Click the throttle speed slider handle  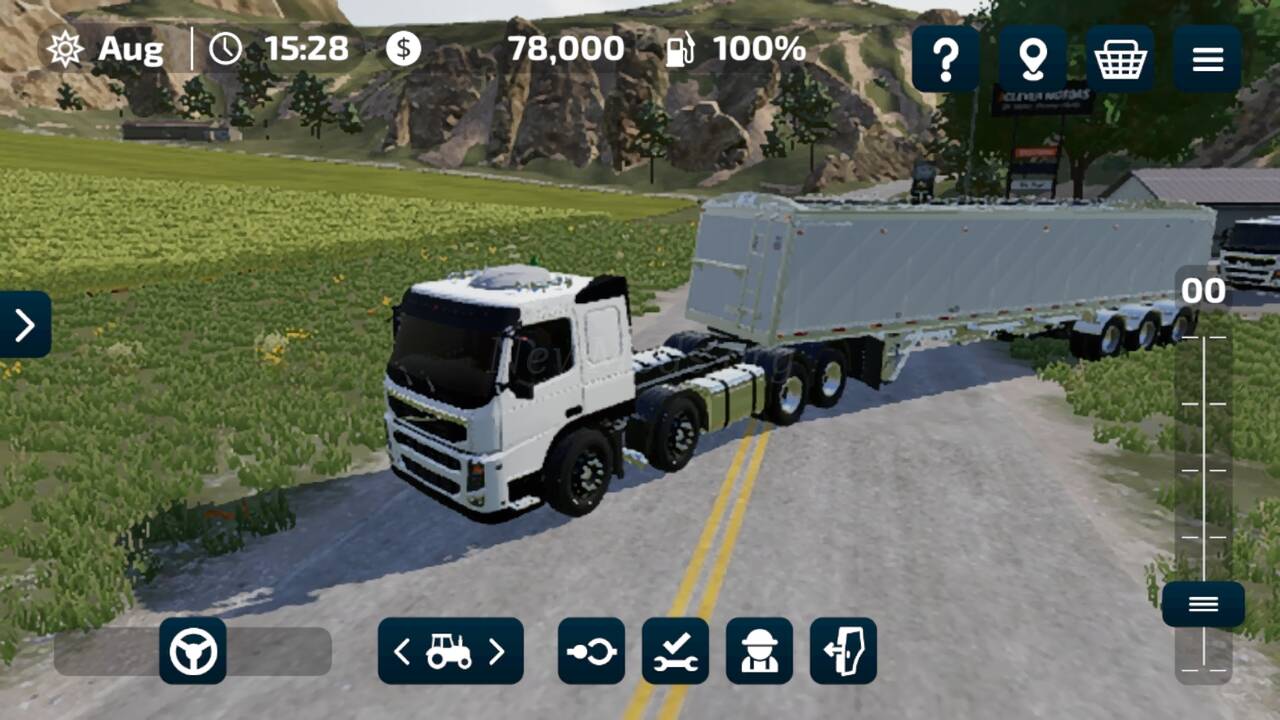click(x=1203, y=604)
